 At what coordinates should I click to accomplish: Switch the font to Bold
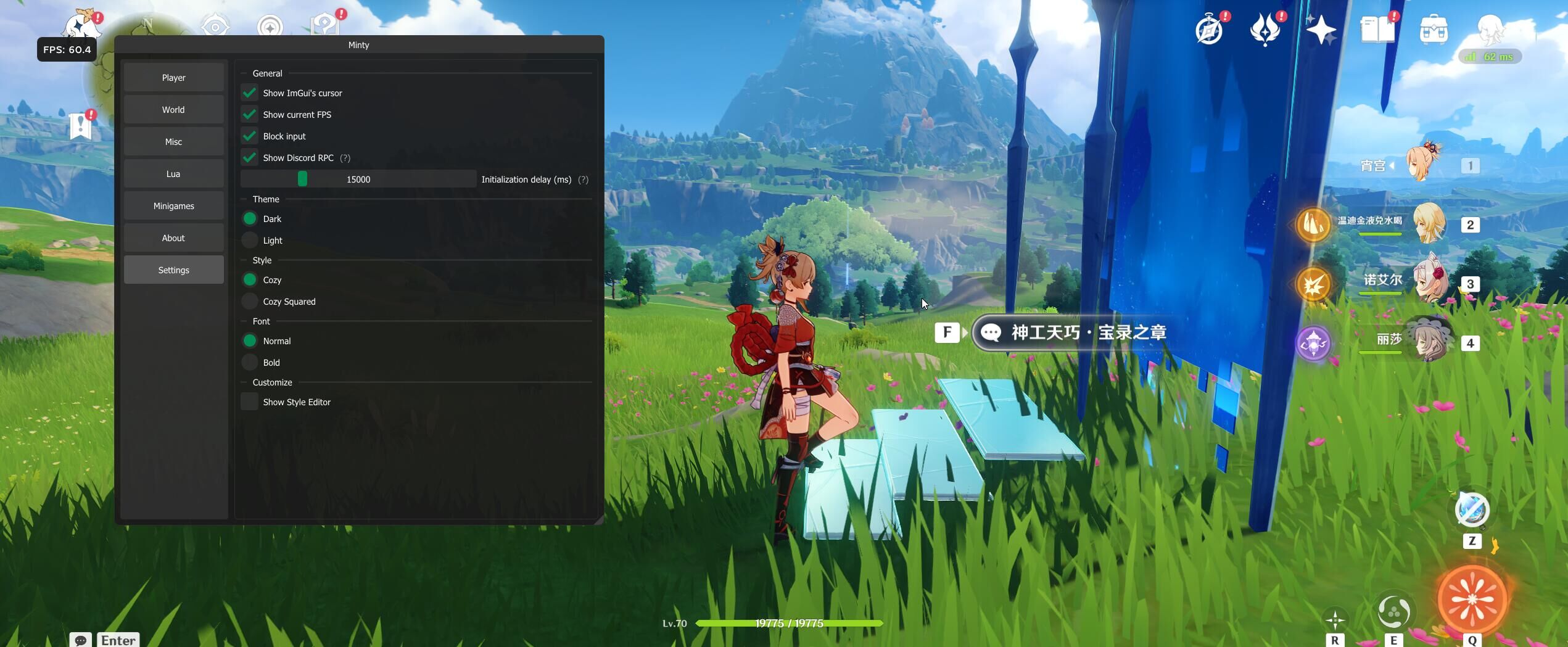tap(250, 363)
